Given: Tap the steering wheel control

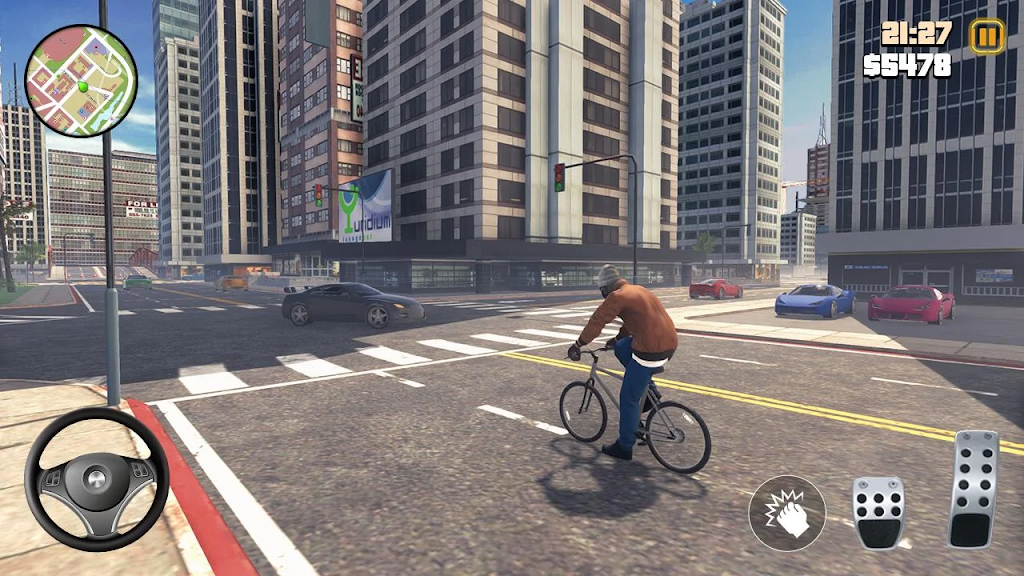Looking at the screenshot, I should [x=96, y=479].
